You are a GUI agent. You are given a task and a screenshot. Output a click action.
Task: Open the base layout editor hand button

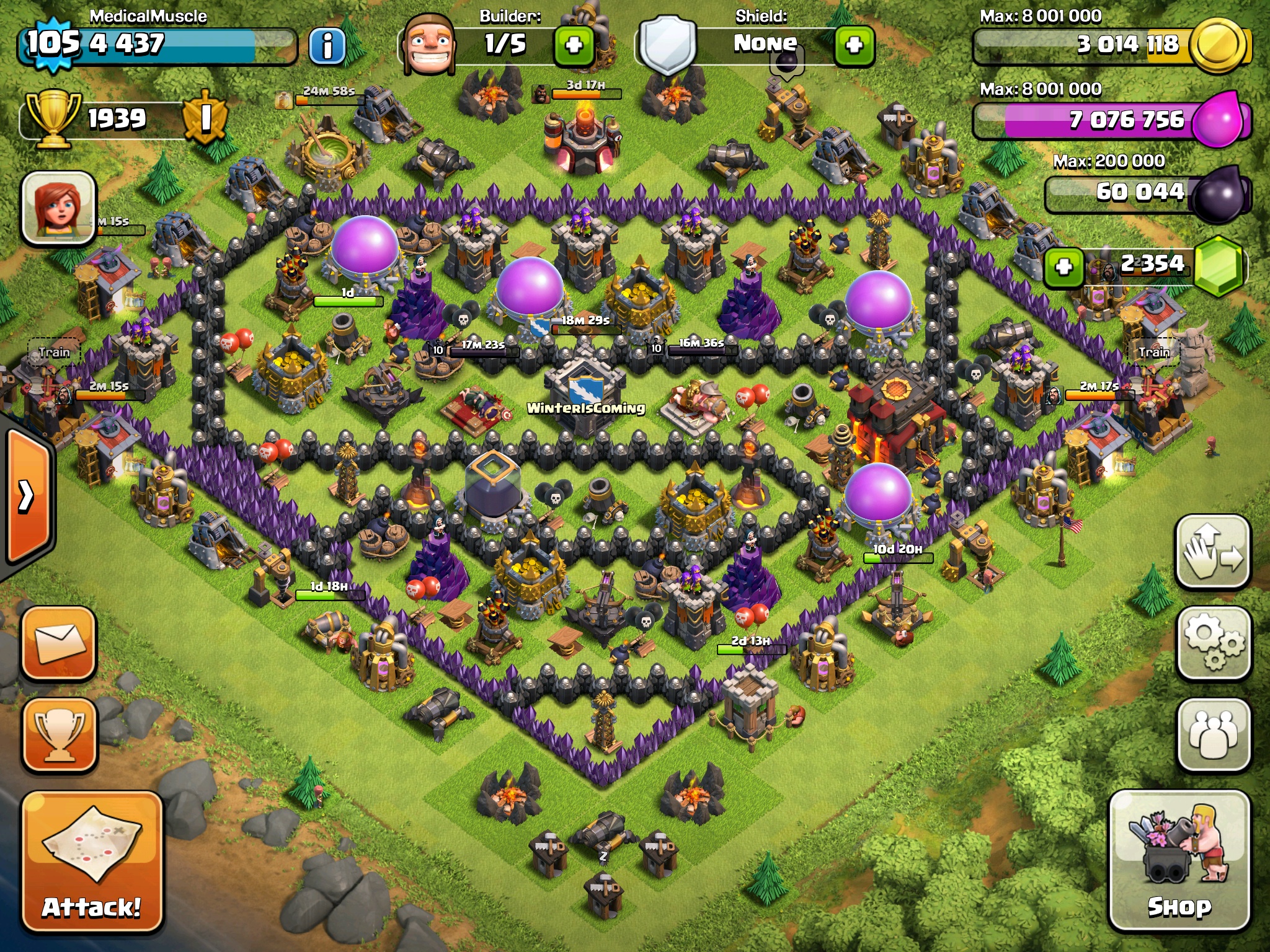click(1212, 552)
